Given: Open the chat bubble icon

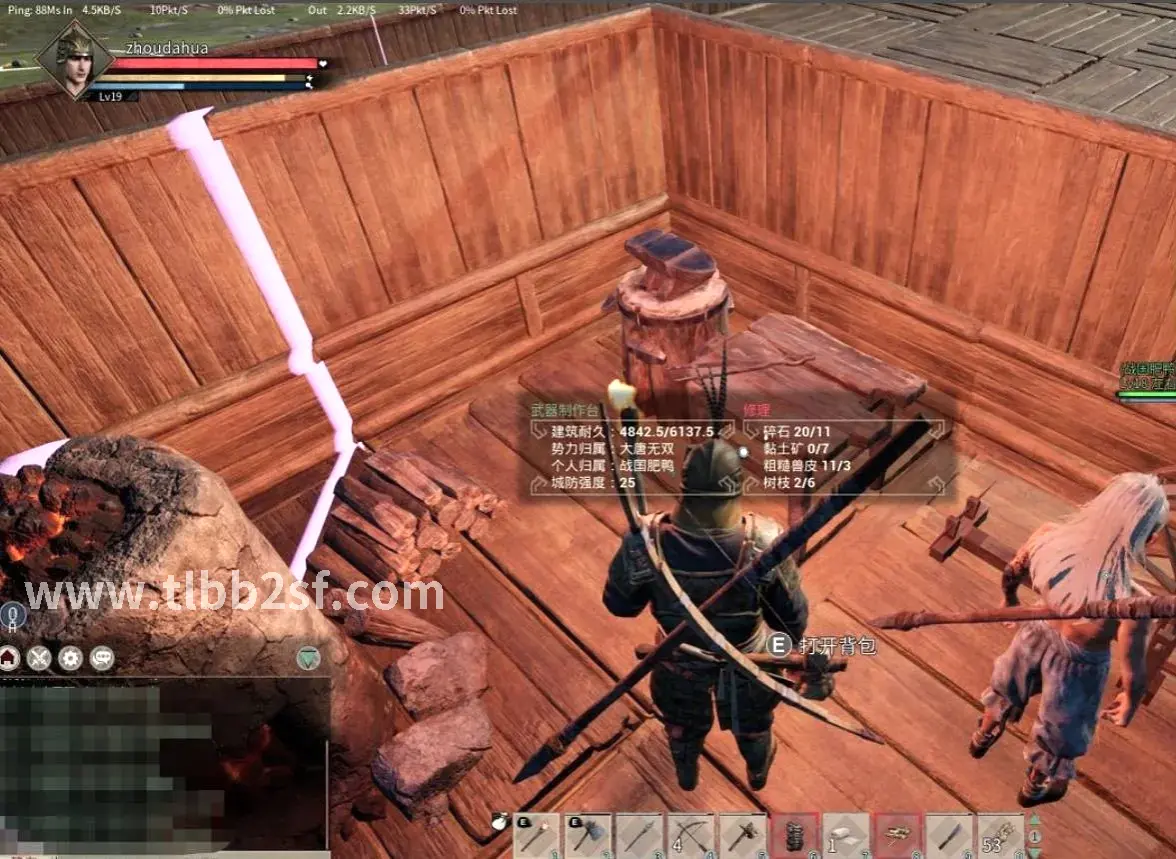Looking at the screenshot, I should (101, 657).
